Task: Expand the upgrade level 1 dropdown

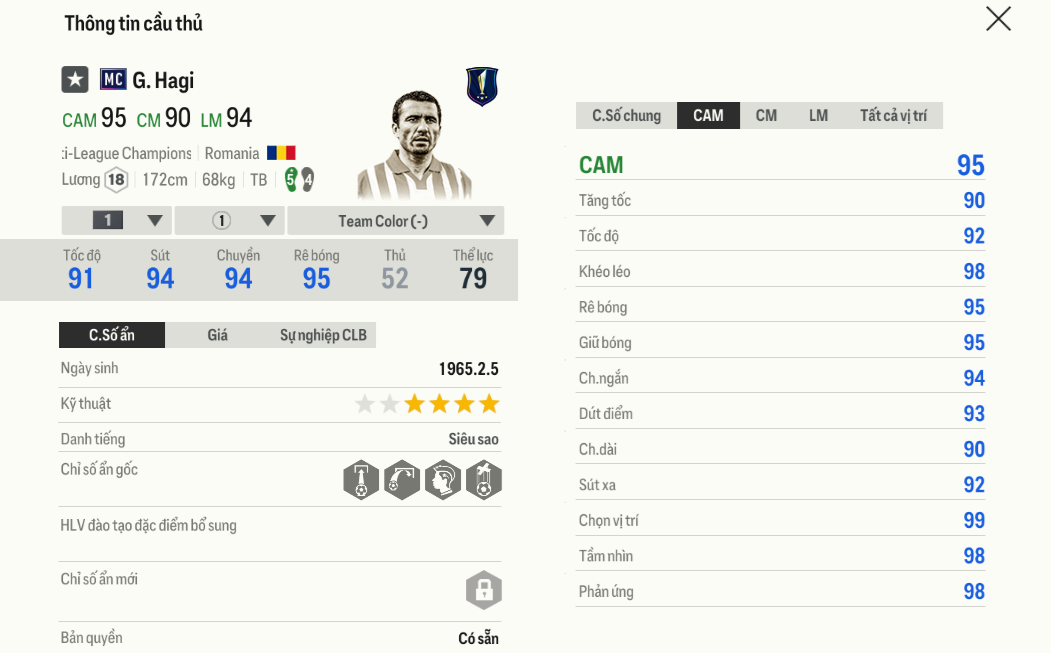Action: point(117,221)
